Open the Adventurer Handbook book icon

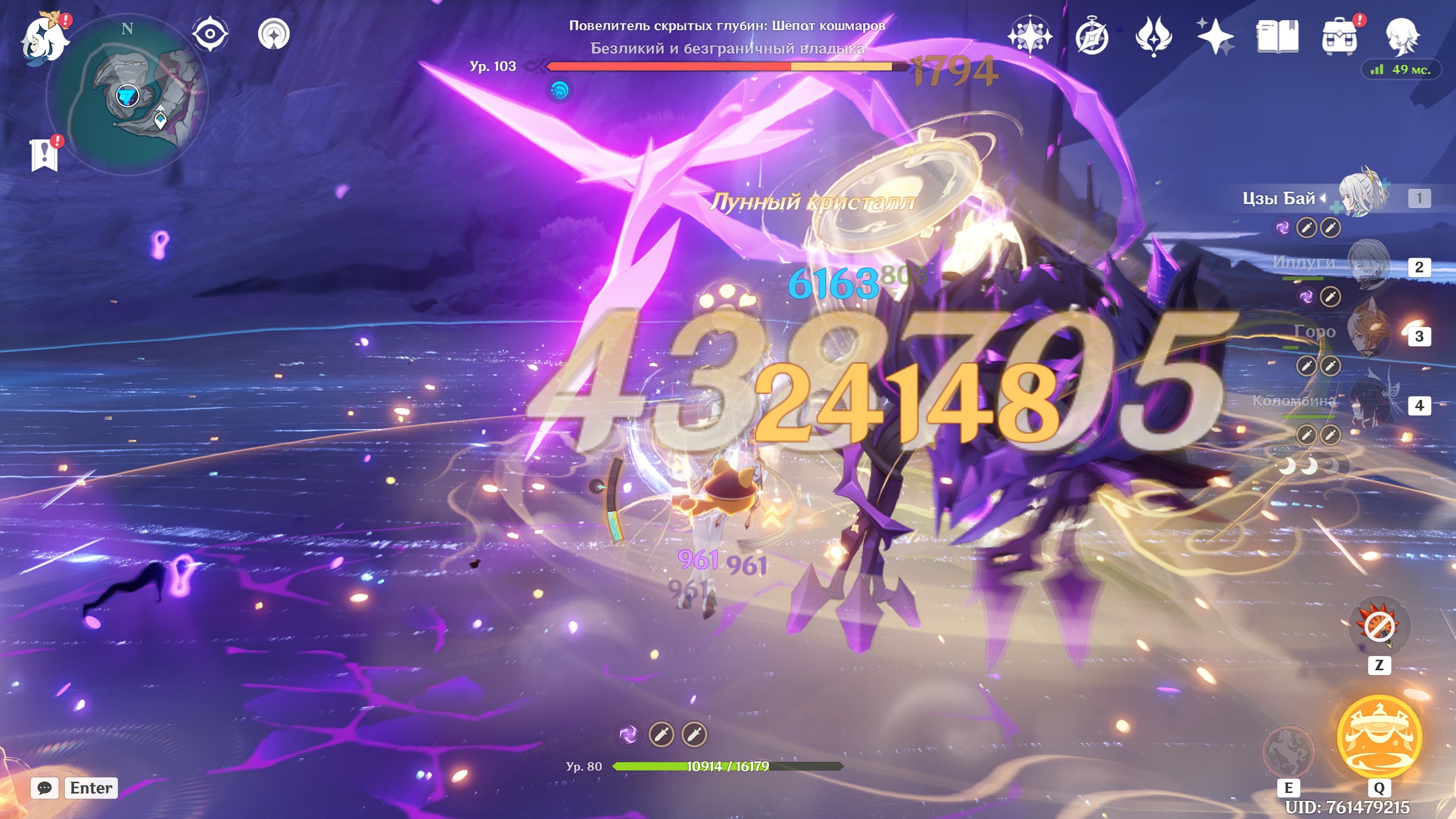coord(1277,36)
